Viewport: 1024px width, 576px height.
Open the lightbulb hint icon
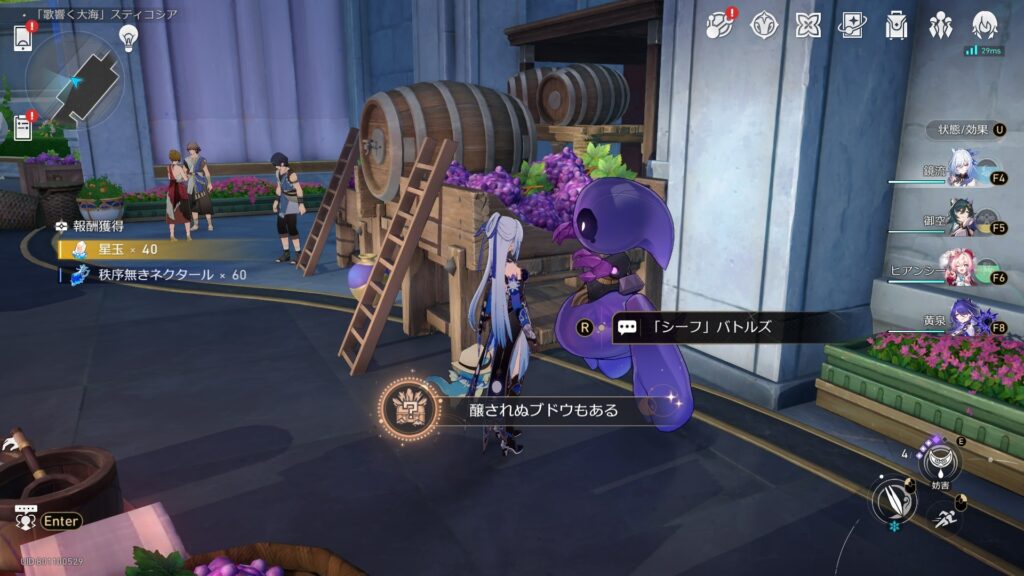click(128, 37)
